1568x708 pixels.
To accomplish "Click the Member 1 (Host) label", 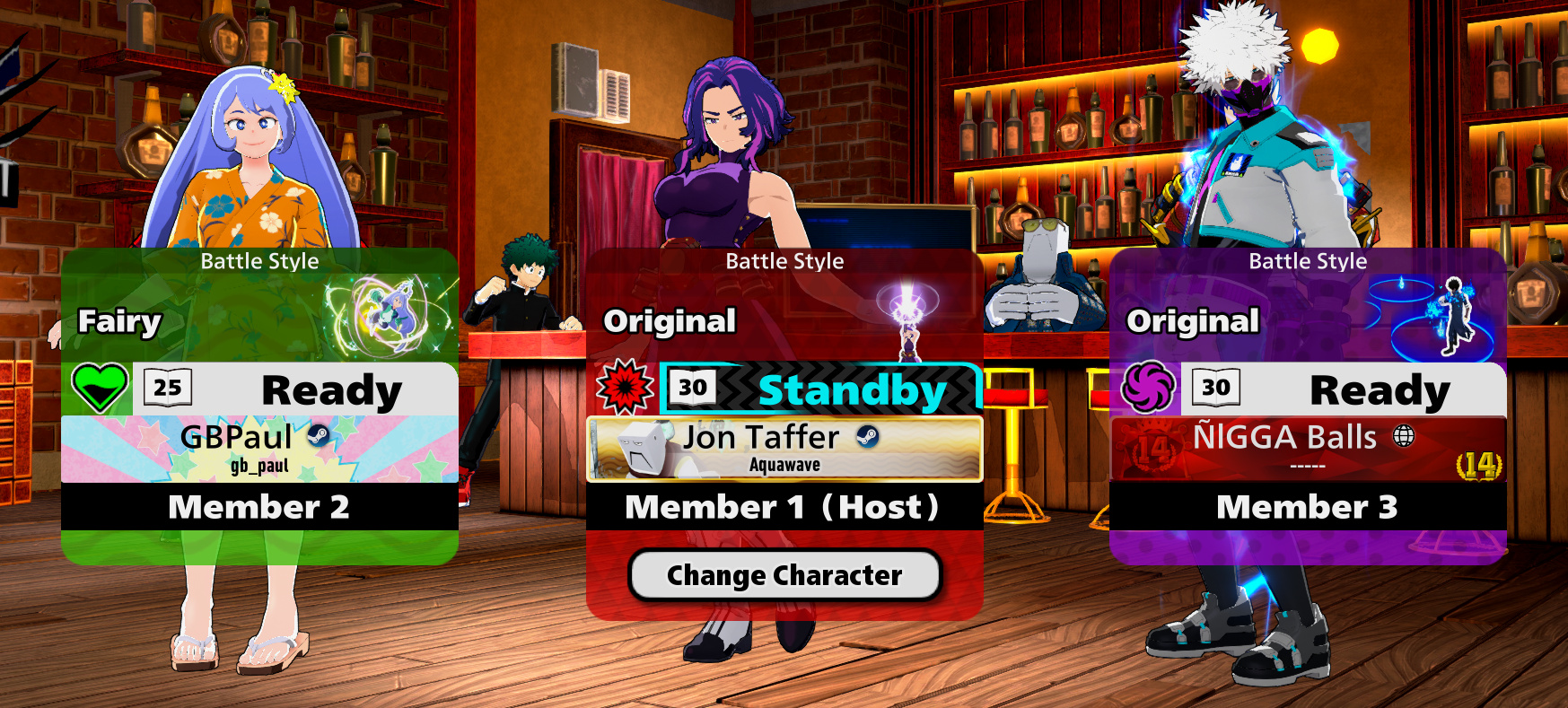I will pos(784,507).
